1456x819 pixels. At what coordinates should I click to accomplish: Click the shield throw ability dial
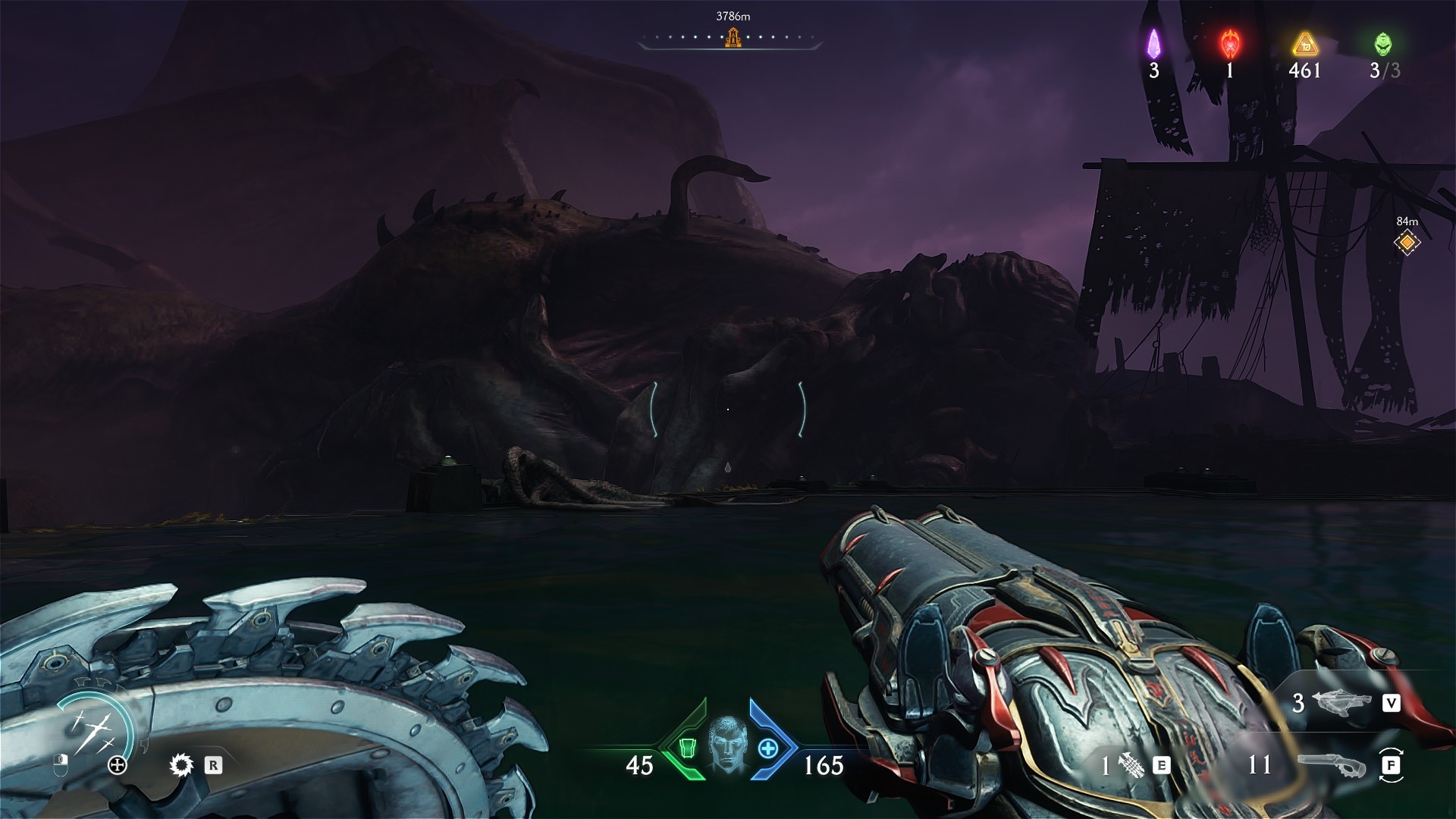pos(95,730)
